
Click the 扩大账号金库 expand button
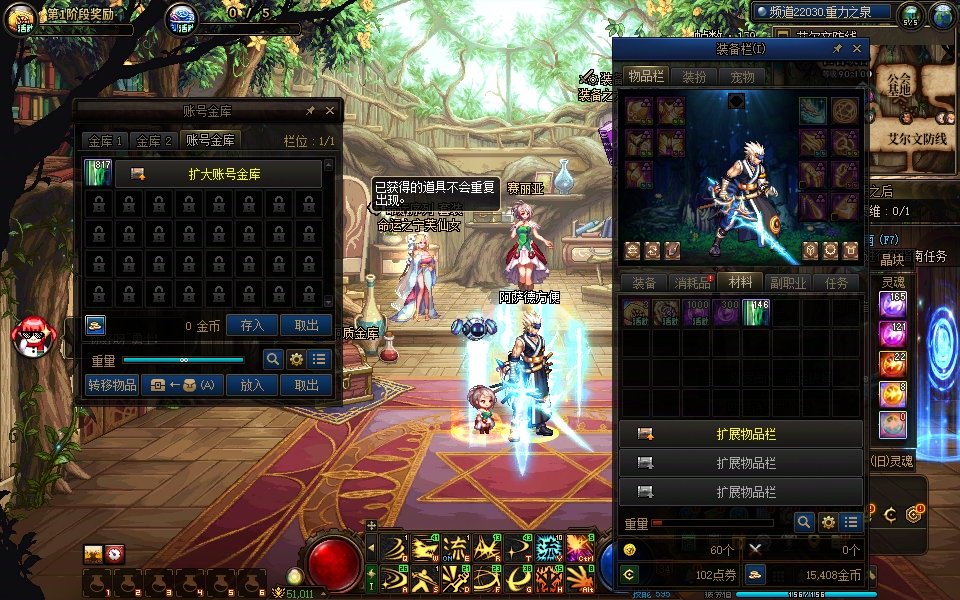218,174
